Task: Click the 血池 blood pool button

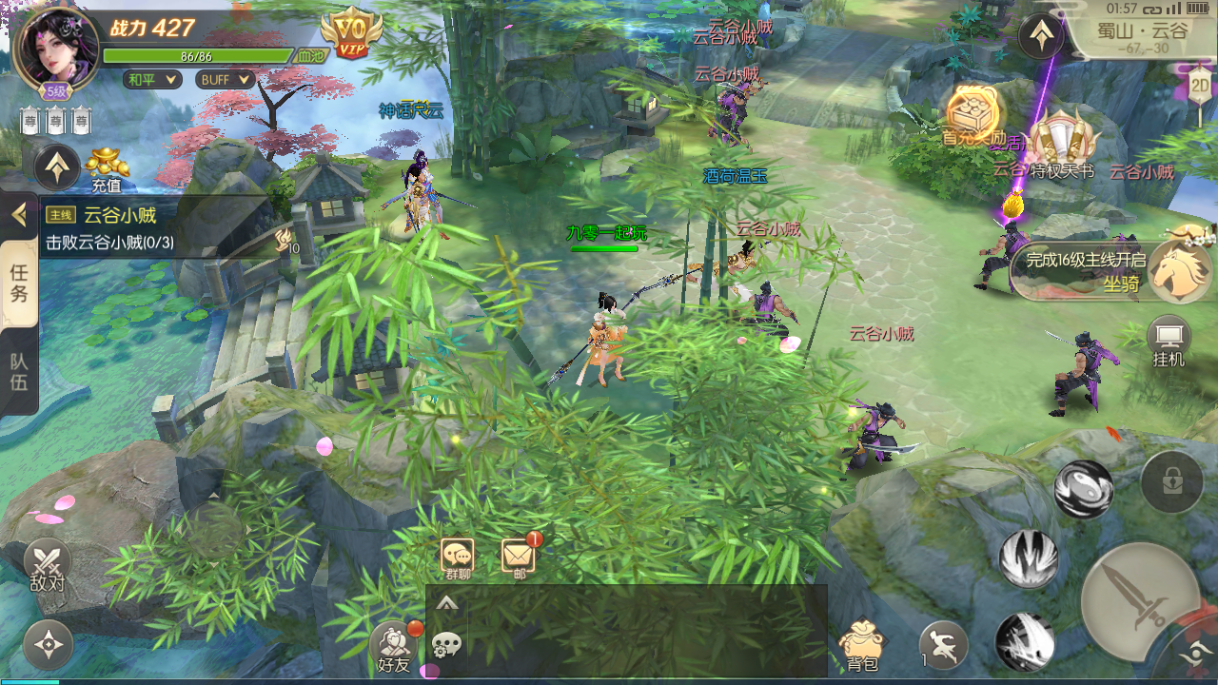Action: pyautogui.click(x=310, y=57)
